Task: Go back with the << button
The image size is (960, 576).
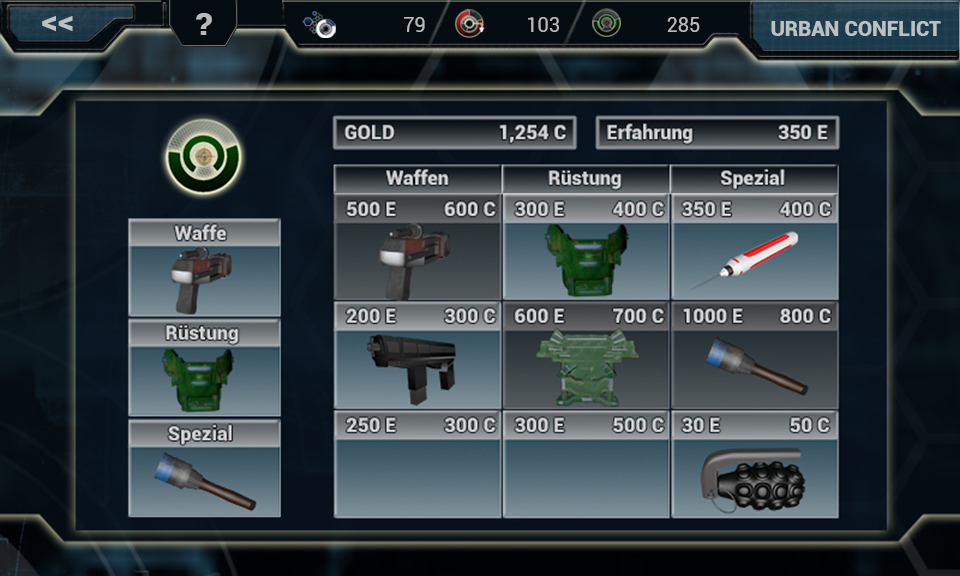Action: (x=58, y=24)
